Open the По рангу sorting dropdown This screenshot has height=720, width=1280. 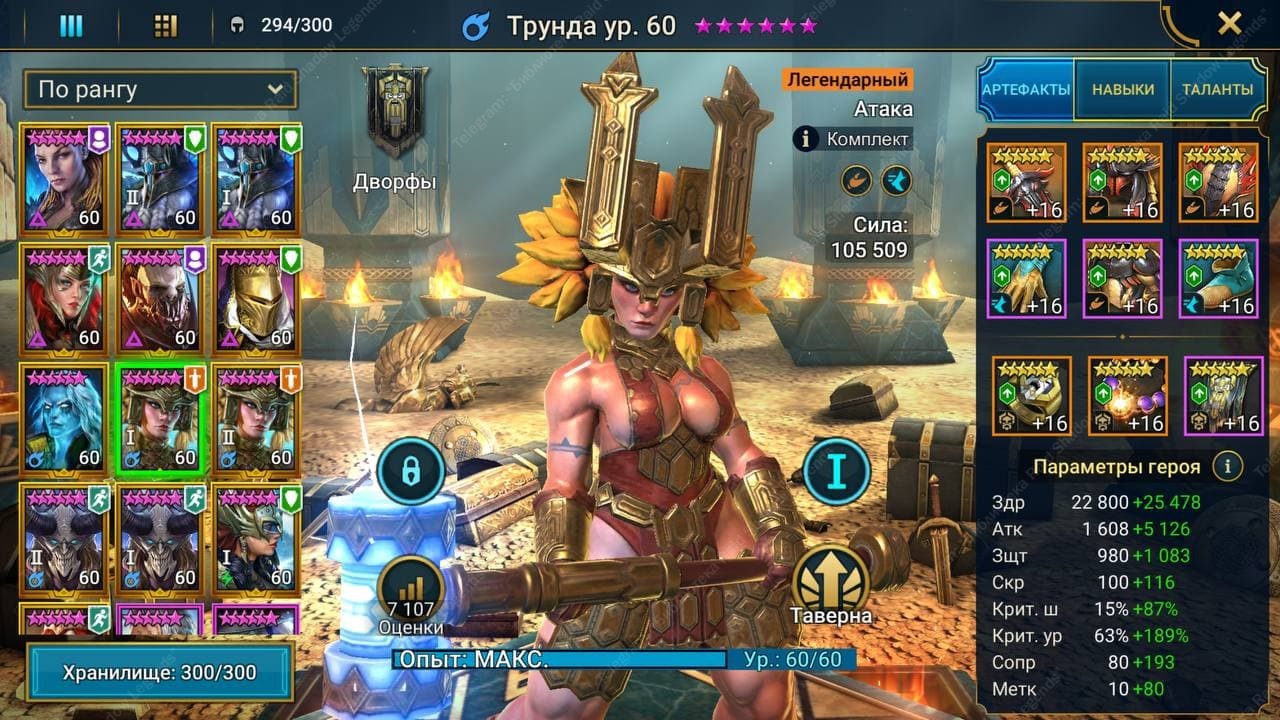[160, 90]
